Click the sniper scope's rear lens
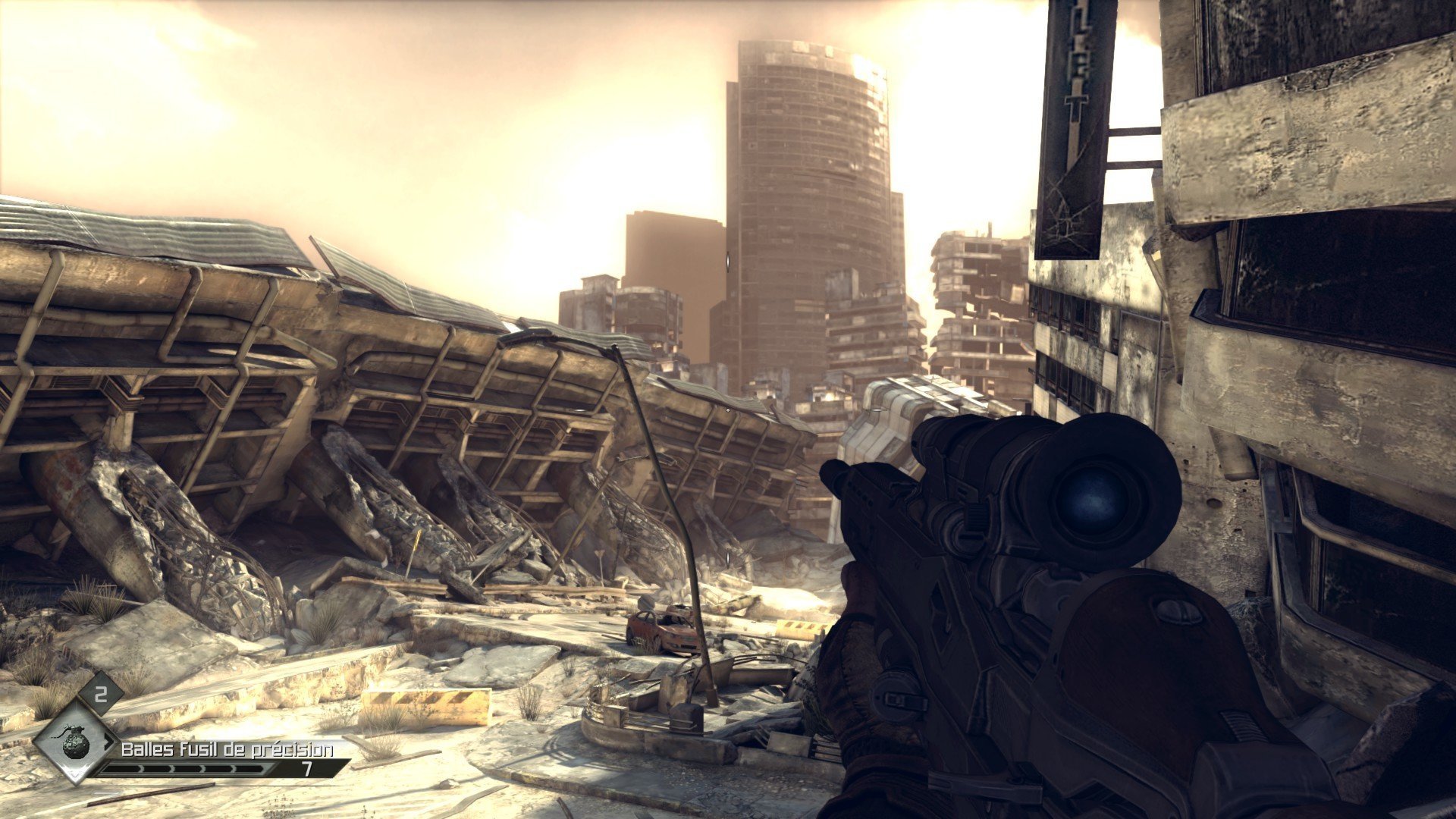1456x819 pixels. click(x=1094, y=500)
